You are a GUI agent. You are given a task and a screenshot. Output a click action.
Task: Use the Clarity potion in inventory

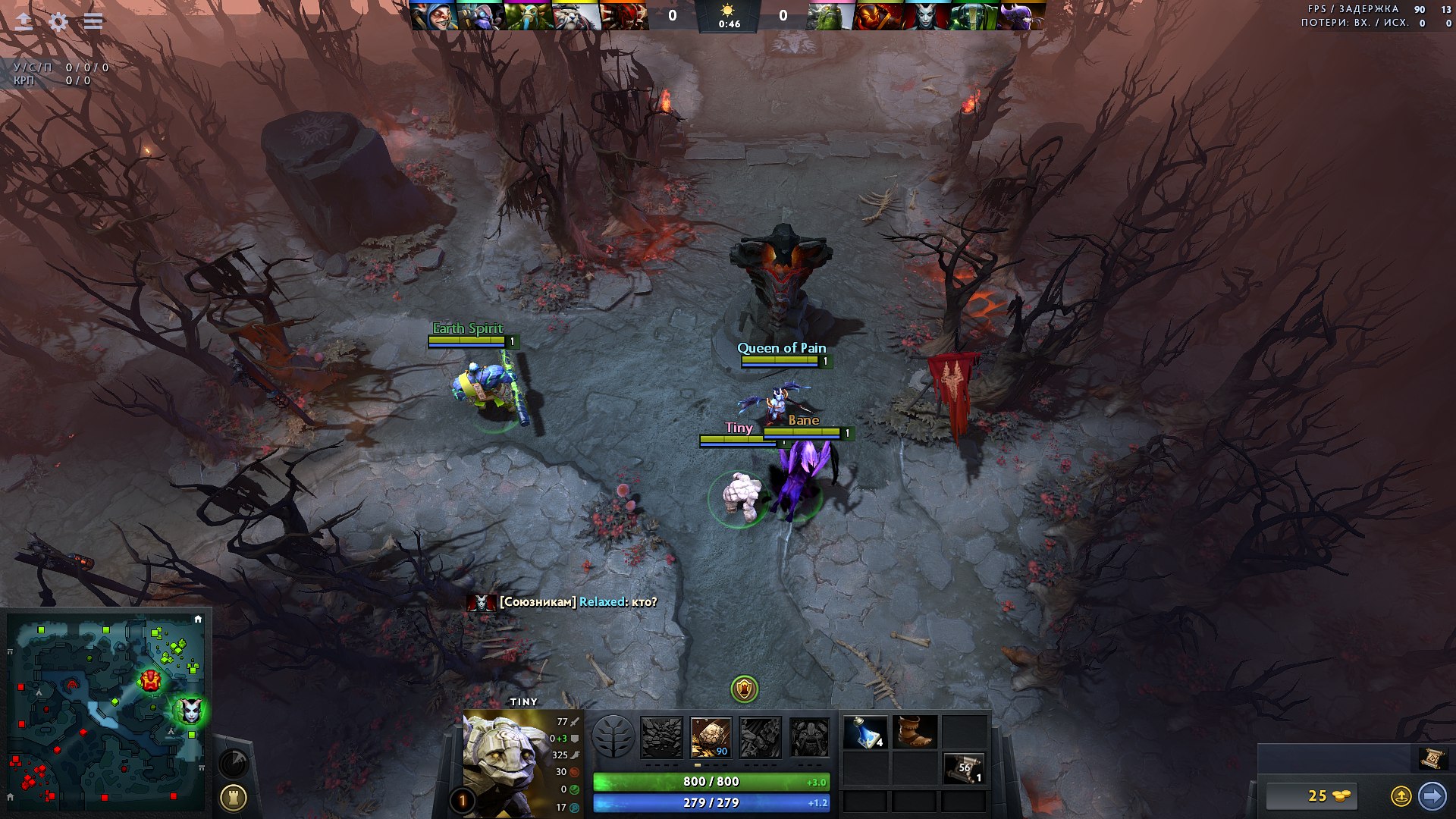coord(865,733)
